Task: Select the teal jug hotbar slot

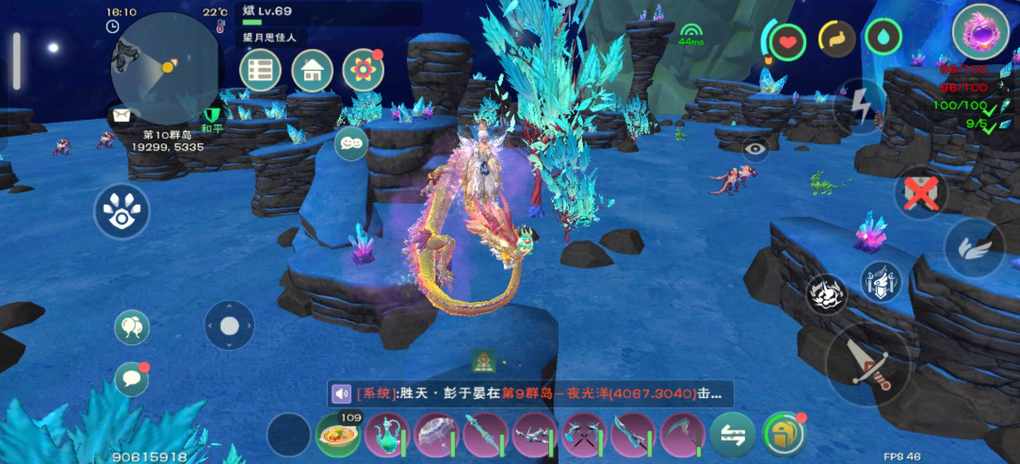Action: coord(388,436)
